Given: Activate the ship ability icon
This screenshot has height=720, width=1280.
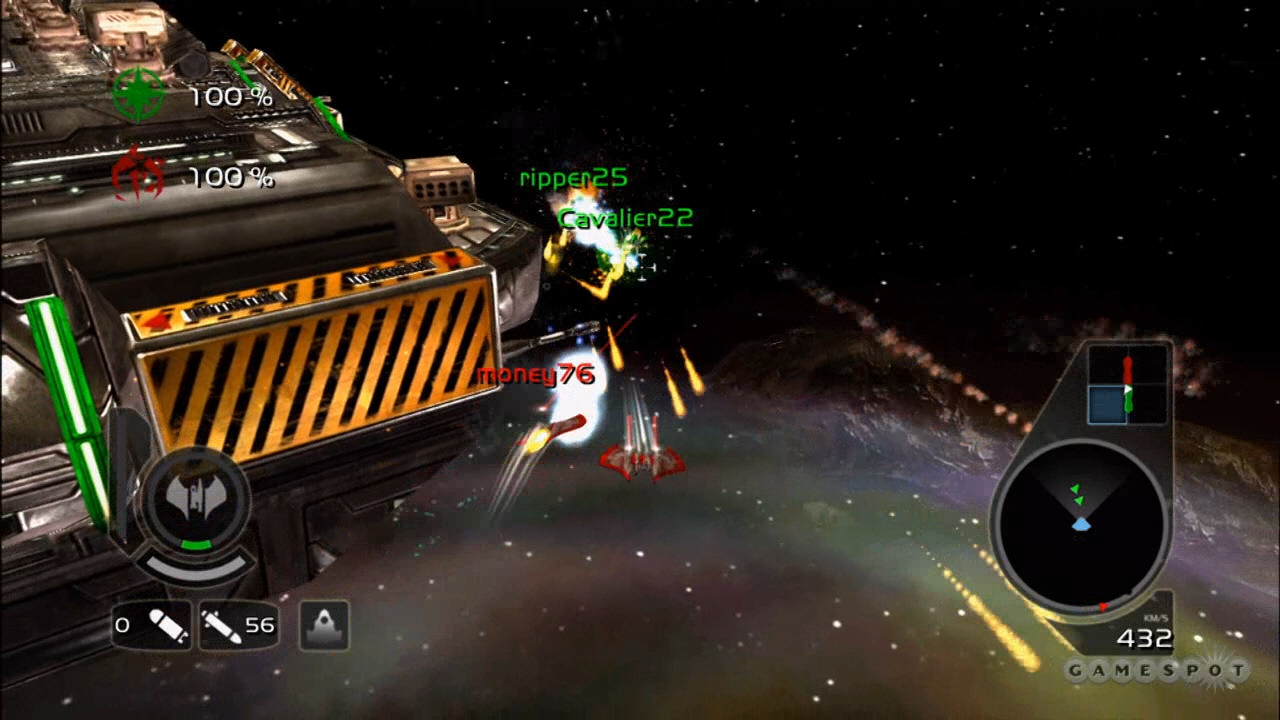Looking at the screenshot, I should (x=324, y=625).
